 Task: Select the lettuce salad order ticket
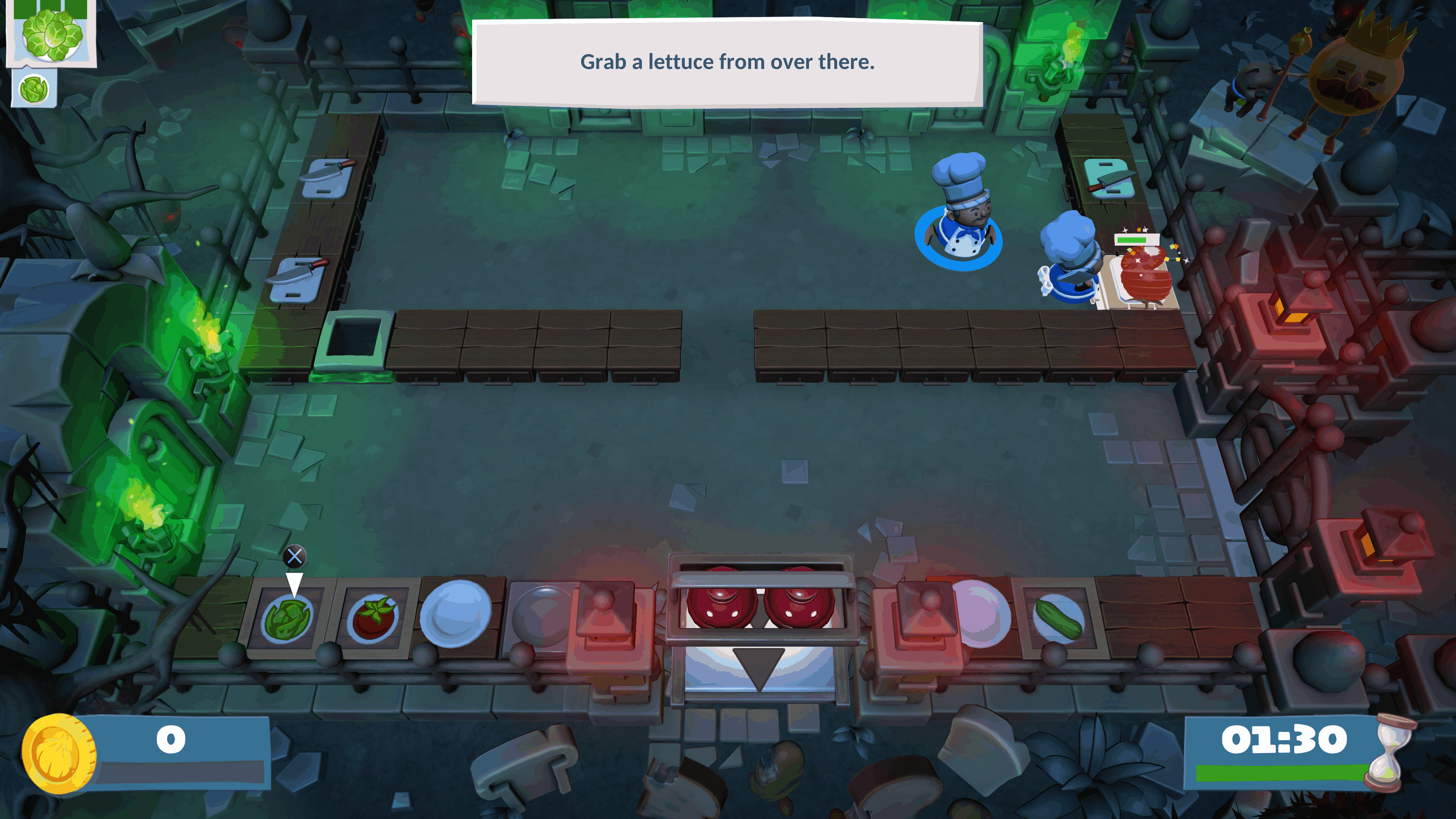tap(52, 35)
